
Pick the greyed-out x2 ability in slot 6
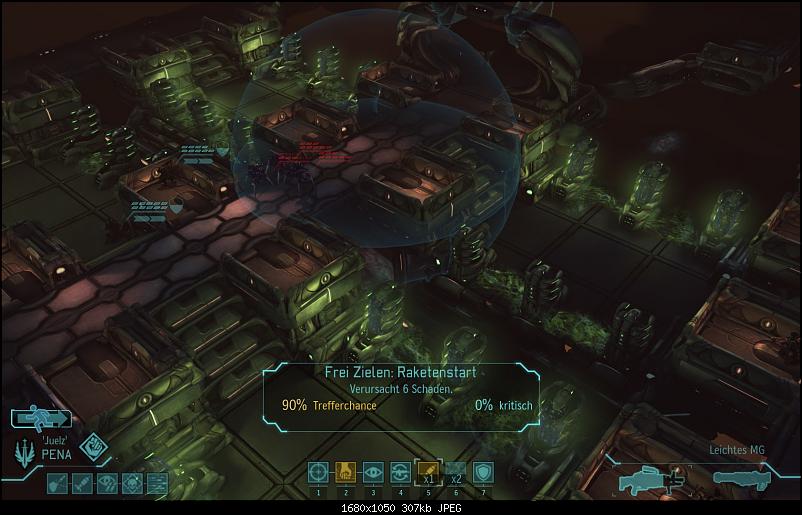tap(455, 472)
